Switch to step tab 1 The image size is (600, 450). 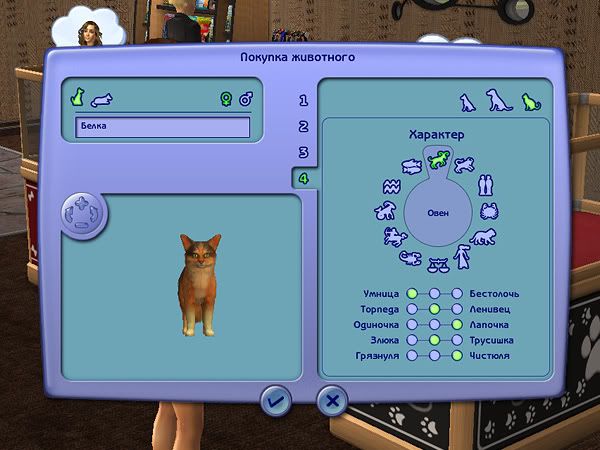pos(303,101)
